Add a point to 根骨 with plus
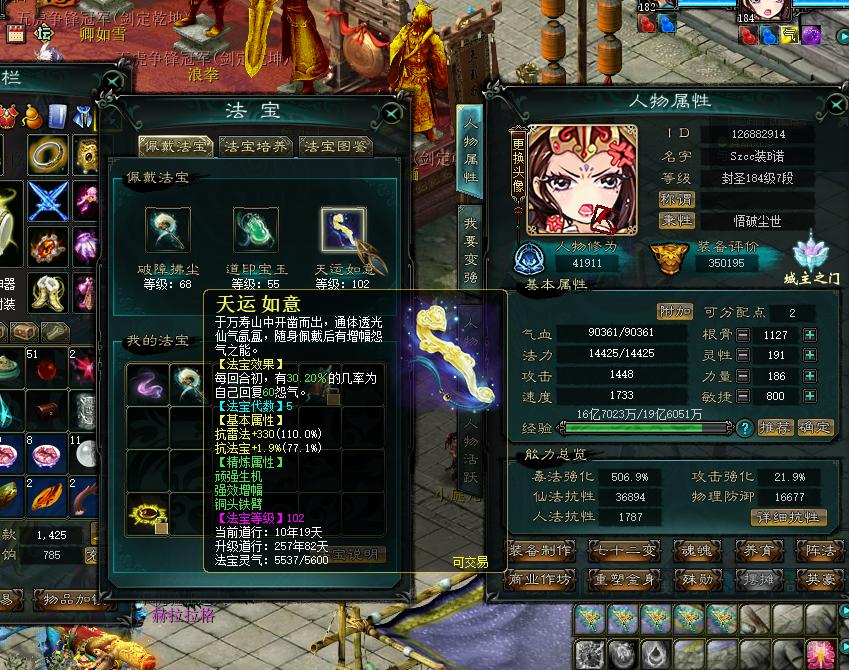849x670 pixels. click(x=810, y=335)
